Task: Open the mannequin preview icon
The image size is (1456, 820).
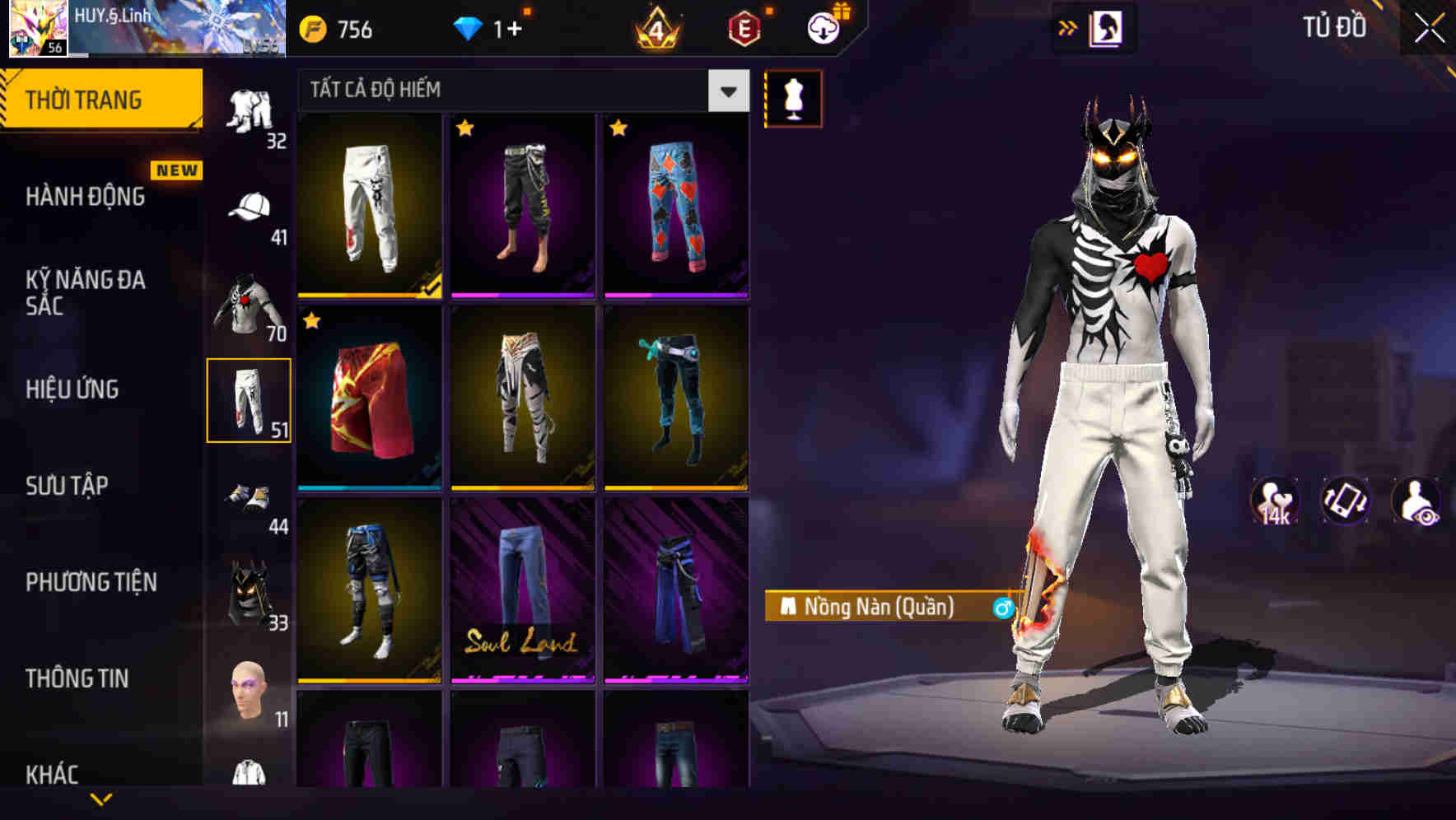Action: click(793, 98)
